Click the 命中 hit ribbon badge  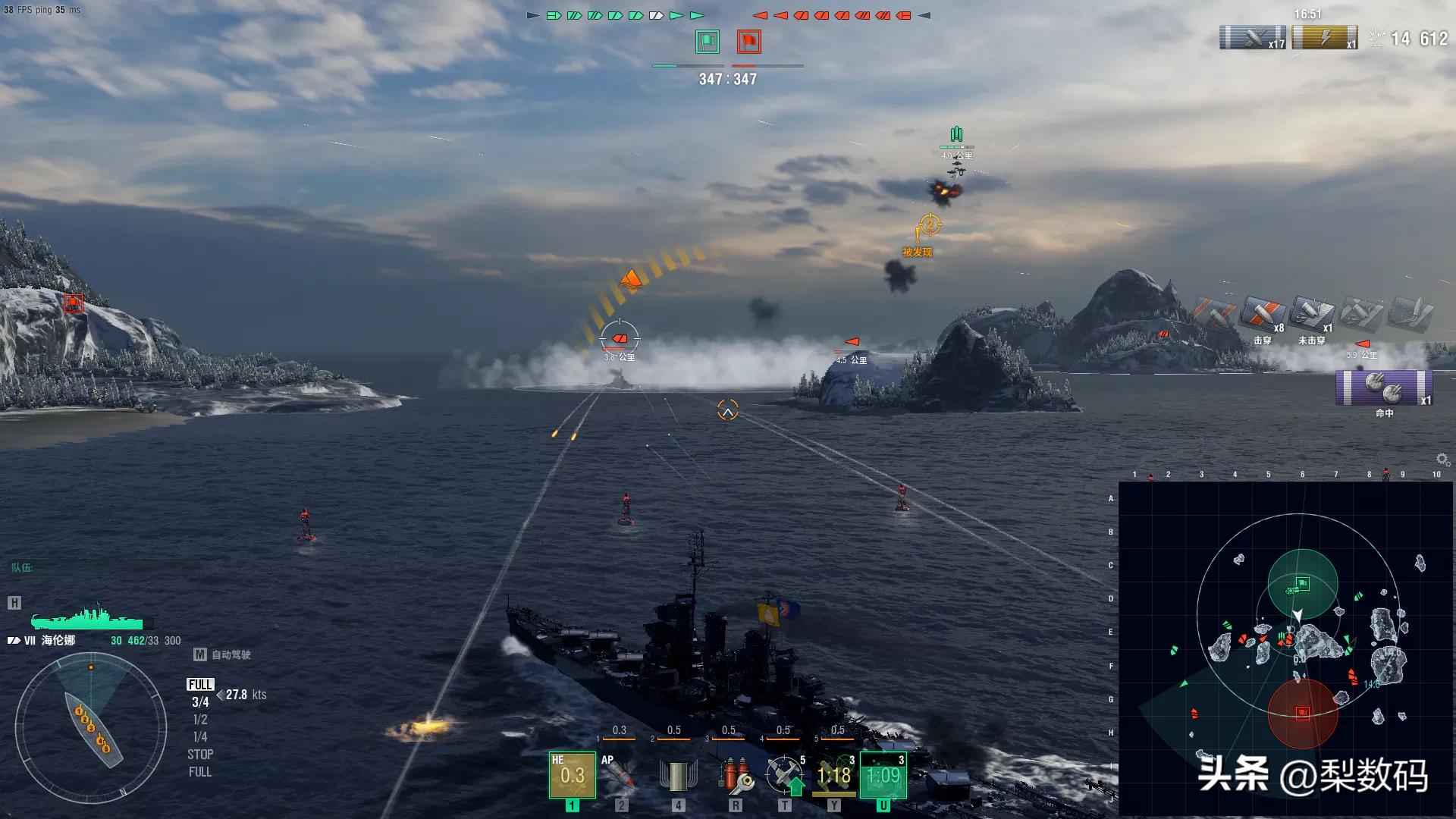(1383, 388)
